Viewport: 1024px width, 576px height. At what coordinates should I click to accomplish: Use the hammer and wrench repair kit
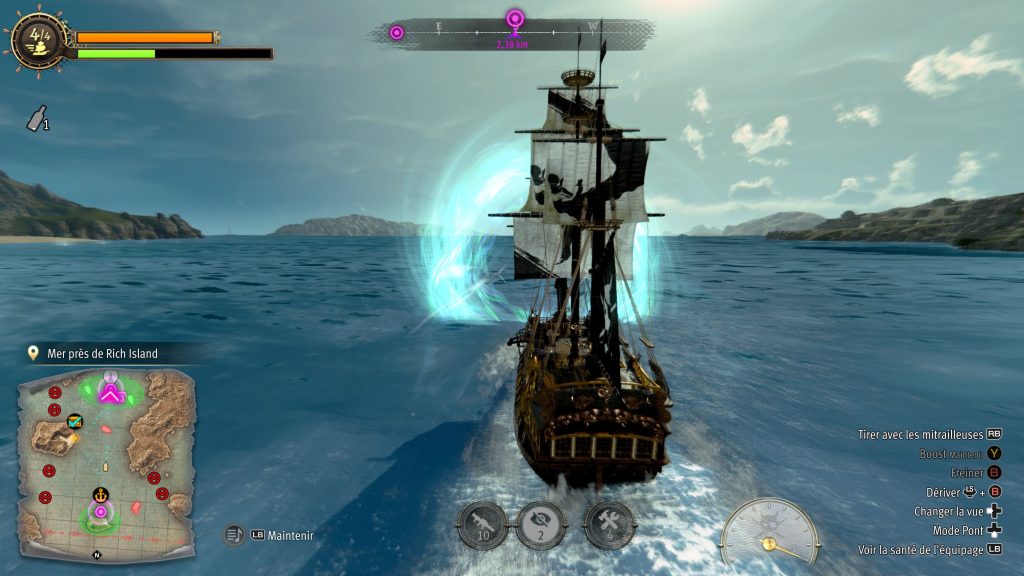609,525
